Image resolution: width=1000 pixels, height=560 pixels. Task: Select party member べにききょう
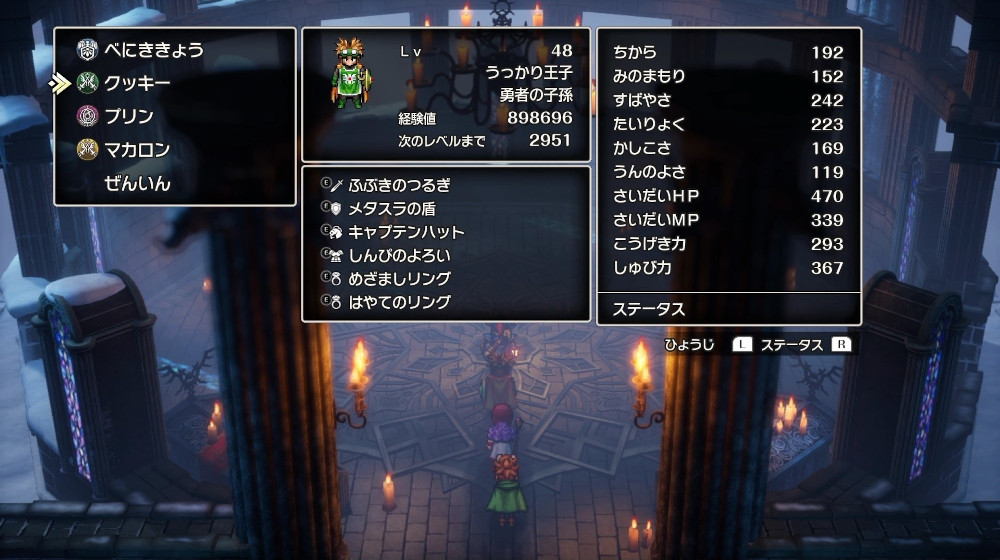point(153,50)
